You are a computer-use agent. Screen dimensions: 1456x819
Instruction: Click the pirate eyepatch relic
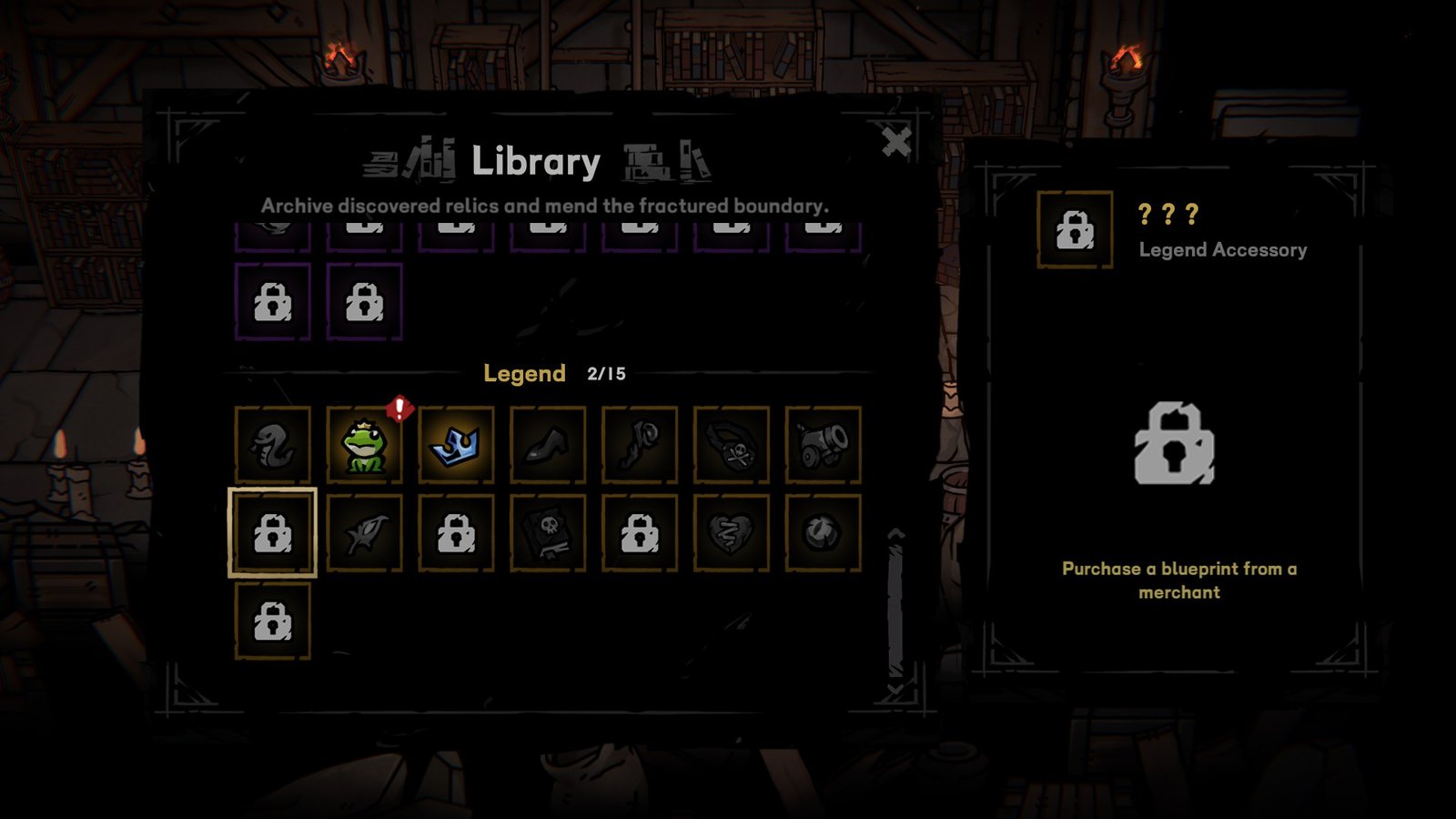733,446
